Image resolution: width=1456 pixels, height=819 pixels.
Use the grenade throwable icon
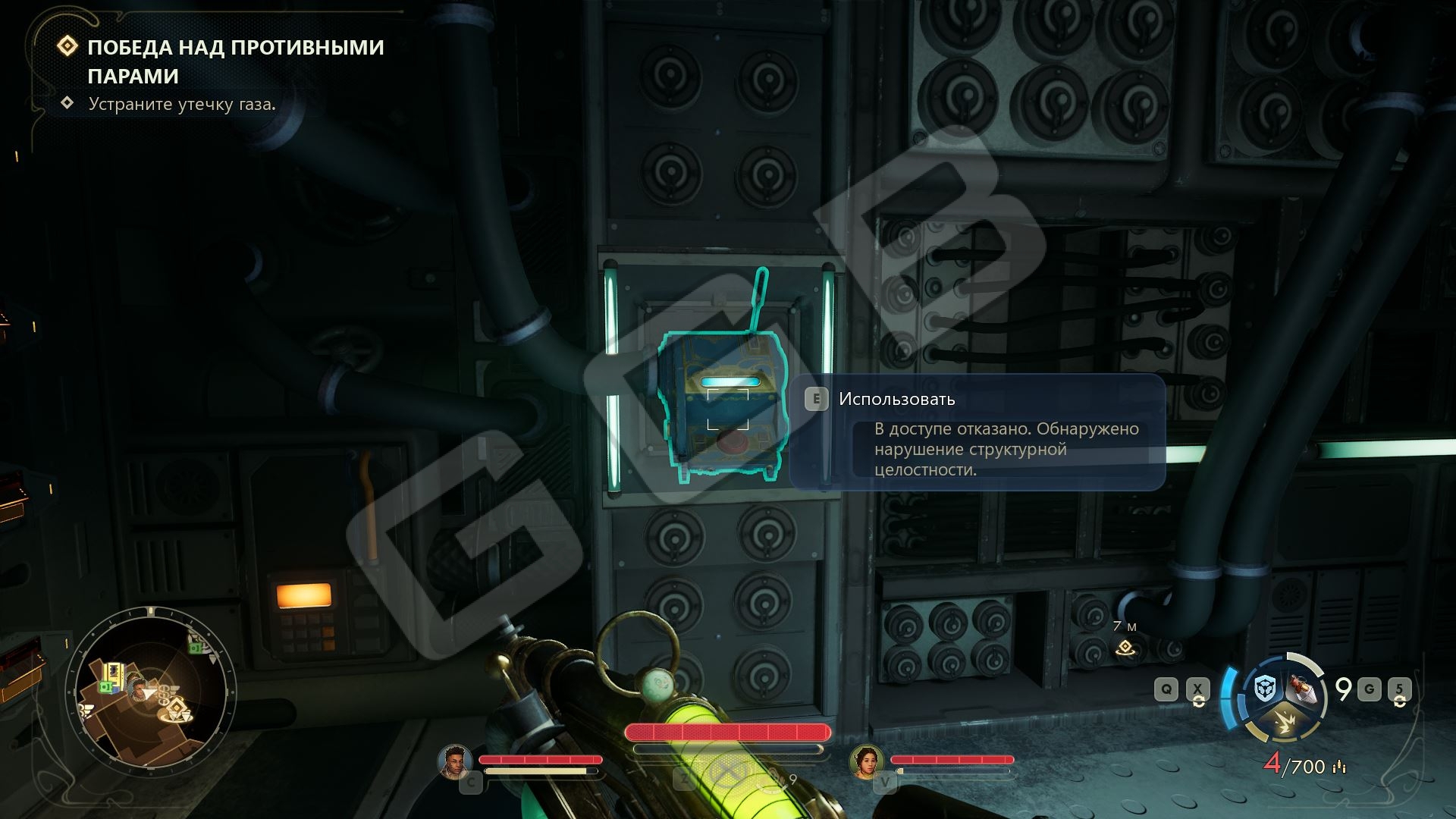click(1301, 689)
